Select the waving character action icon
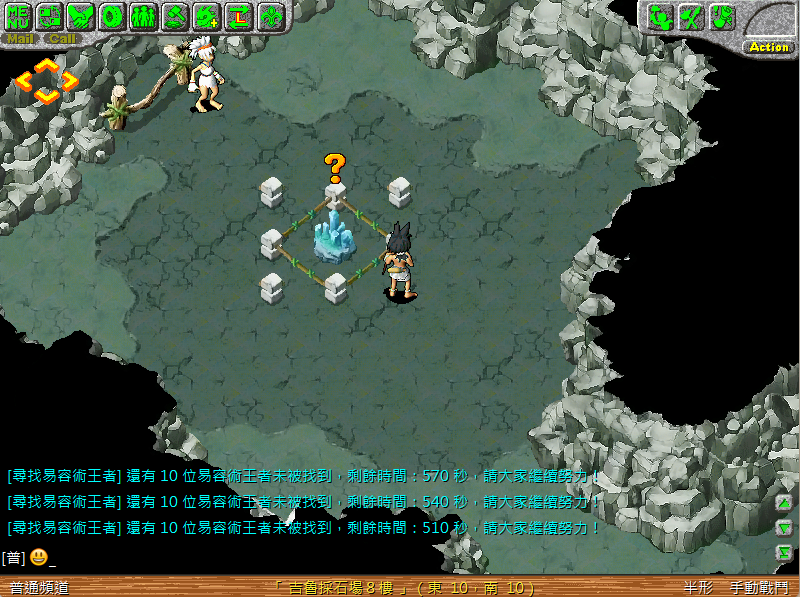The image size is (800, 597). (x=659, y=16)
